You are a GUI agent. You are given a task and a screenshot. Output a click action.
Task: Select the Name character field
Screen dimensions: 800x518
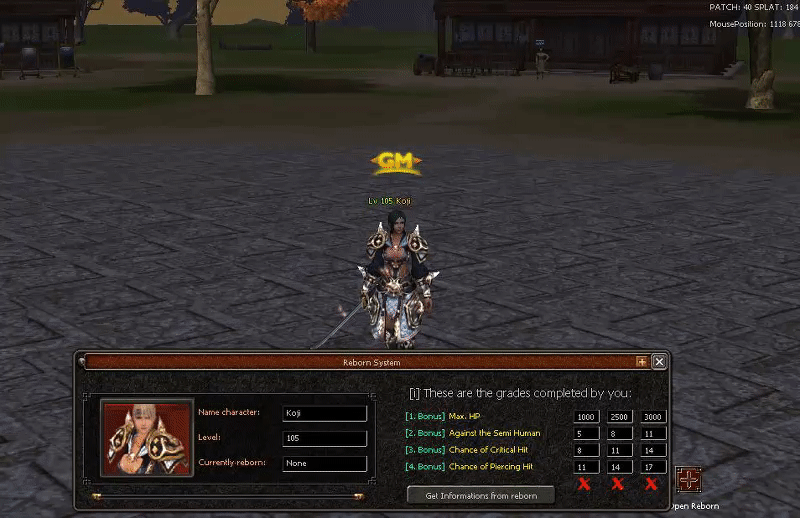324,413
